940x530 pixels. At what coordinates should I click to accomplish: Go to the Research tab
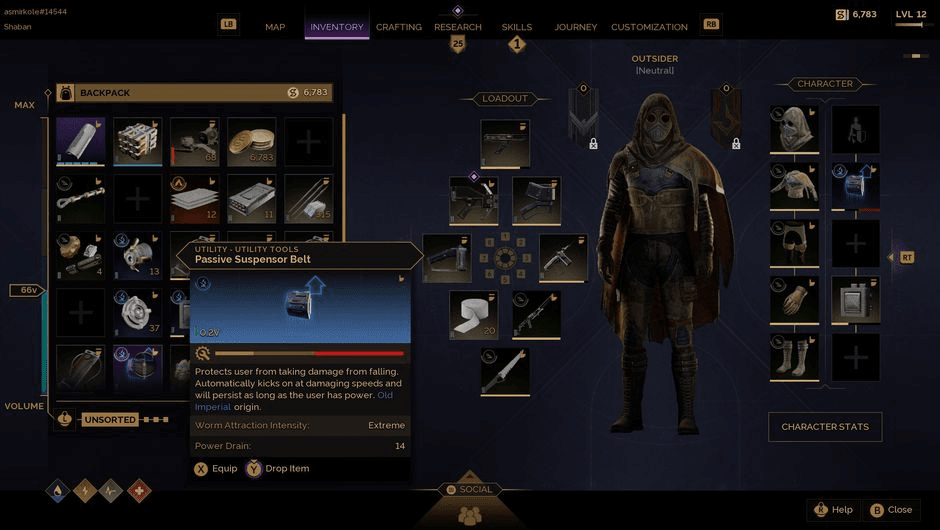[x=457, y=27]
